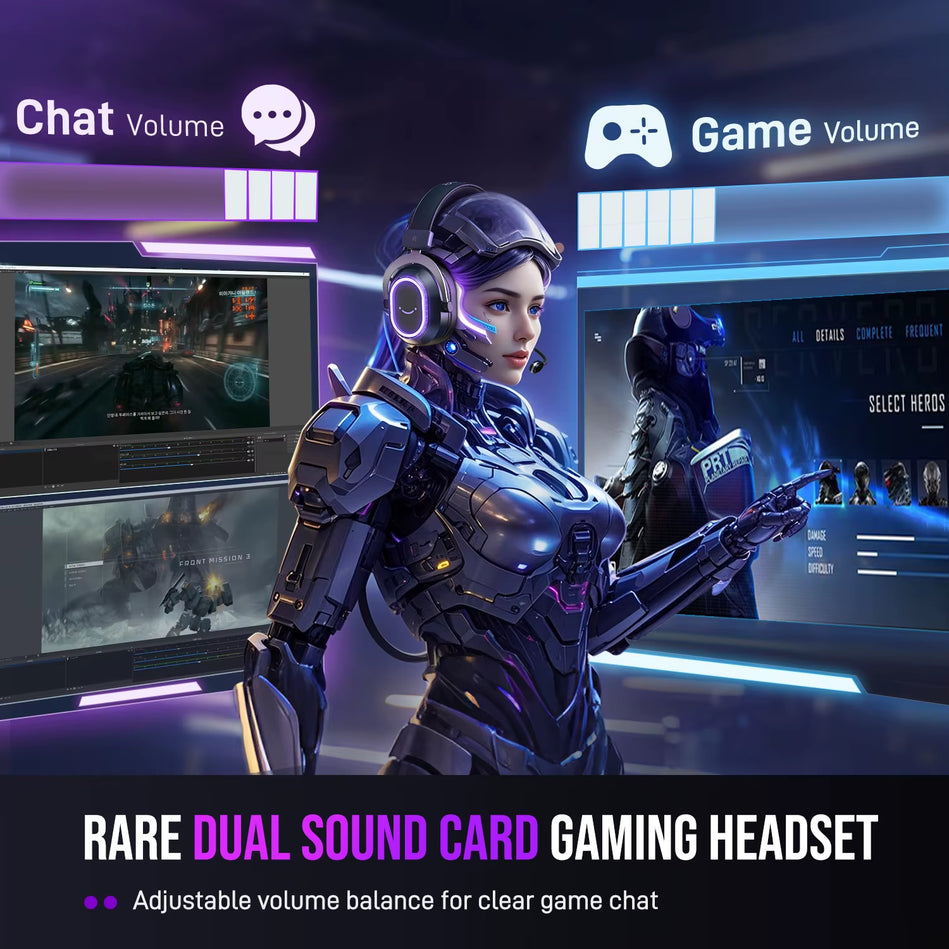The height and width of the screenshot is (949, 949).
Task: Choose the silver-faced hero portrait
Action: coord(931,484)
